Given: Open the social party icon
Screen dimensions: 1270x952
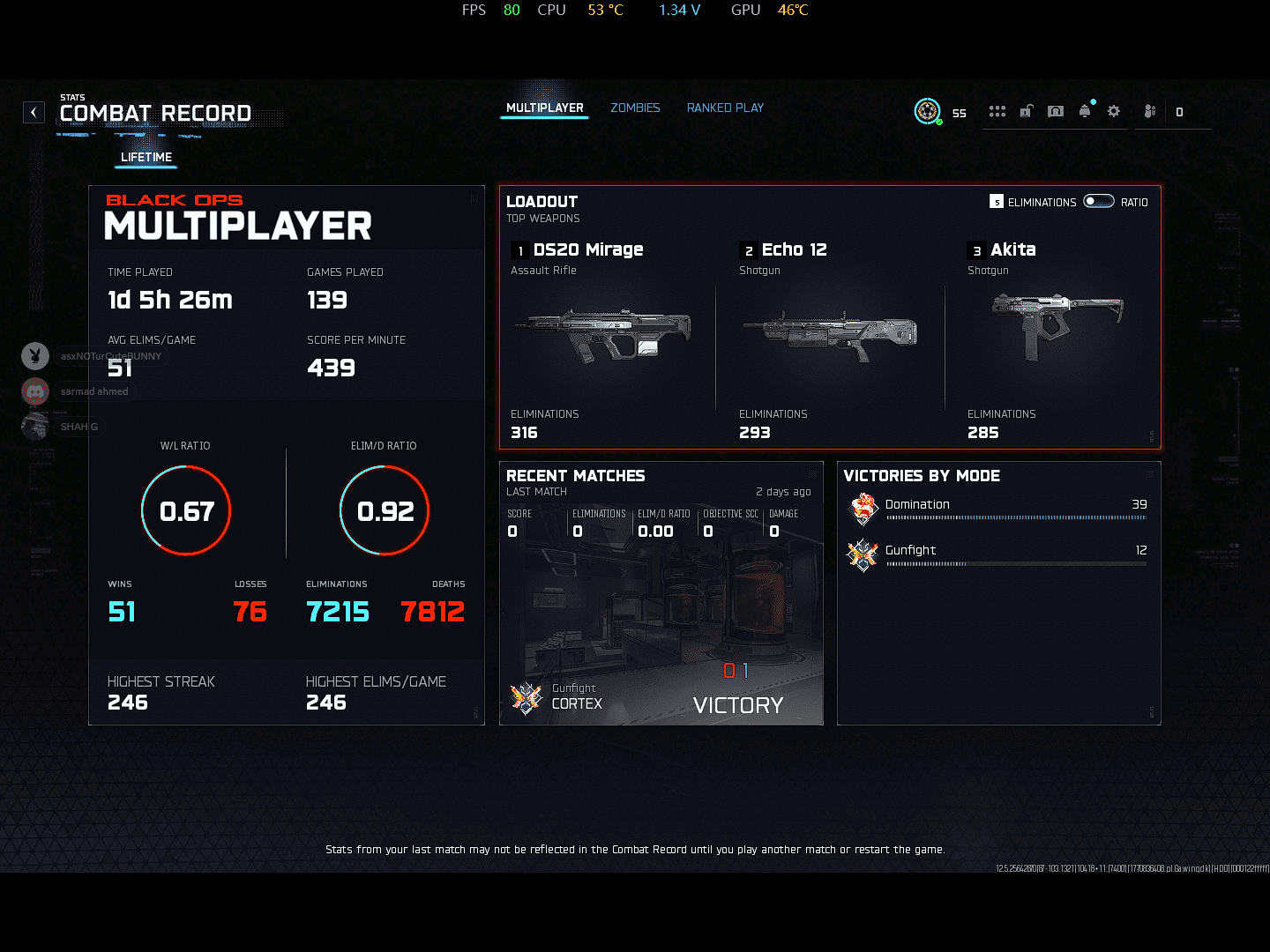Looking at the screenshot, I should [x=1150, y=111].
